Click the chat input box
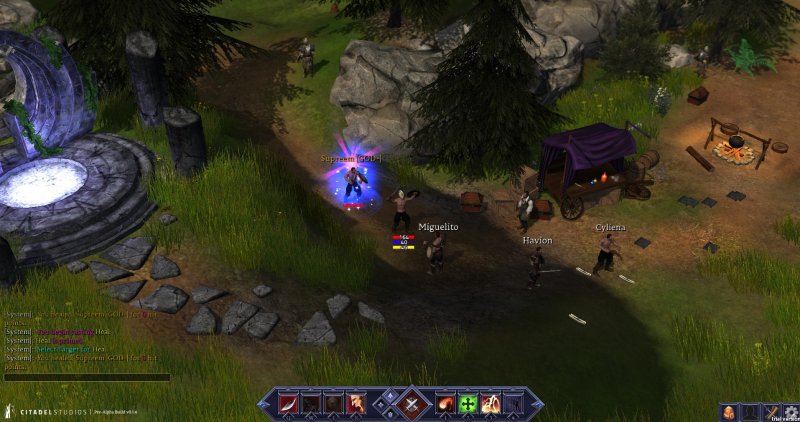Viewport: 800px width, 422px height. (86, 378)
